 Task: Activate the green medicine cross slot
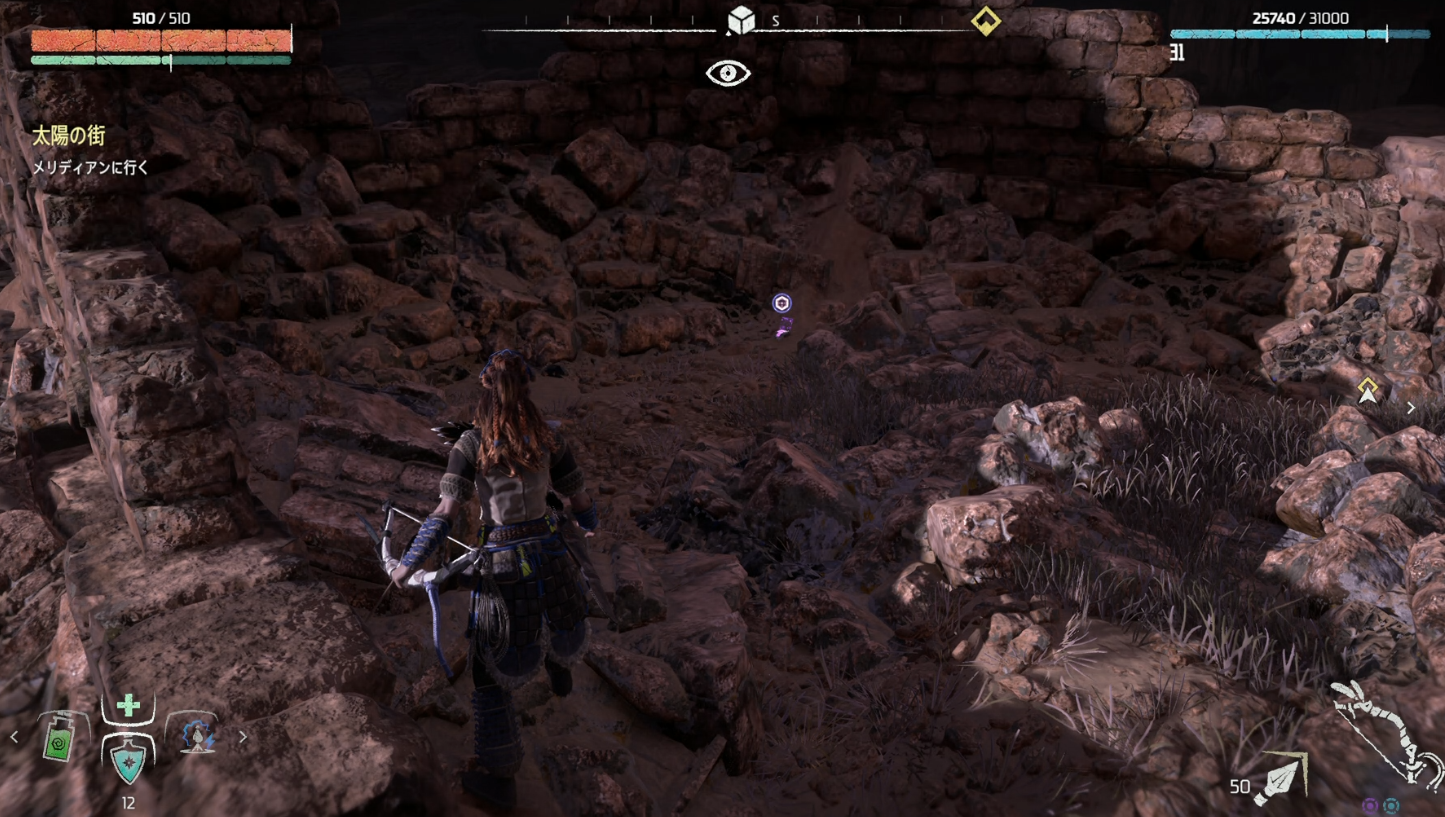(128, 706)
